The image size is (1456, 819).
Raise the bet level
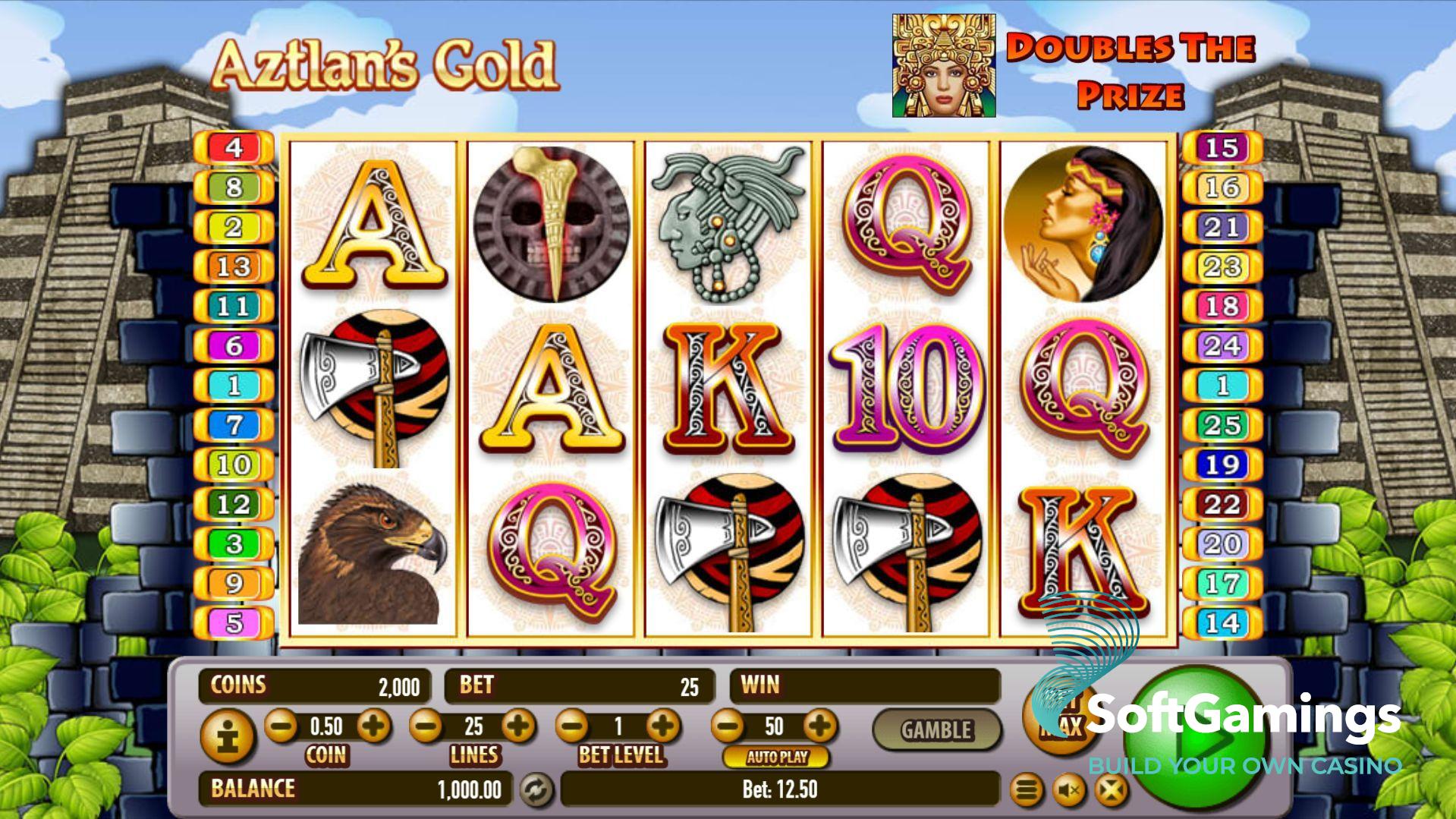click(663, 726)
